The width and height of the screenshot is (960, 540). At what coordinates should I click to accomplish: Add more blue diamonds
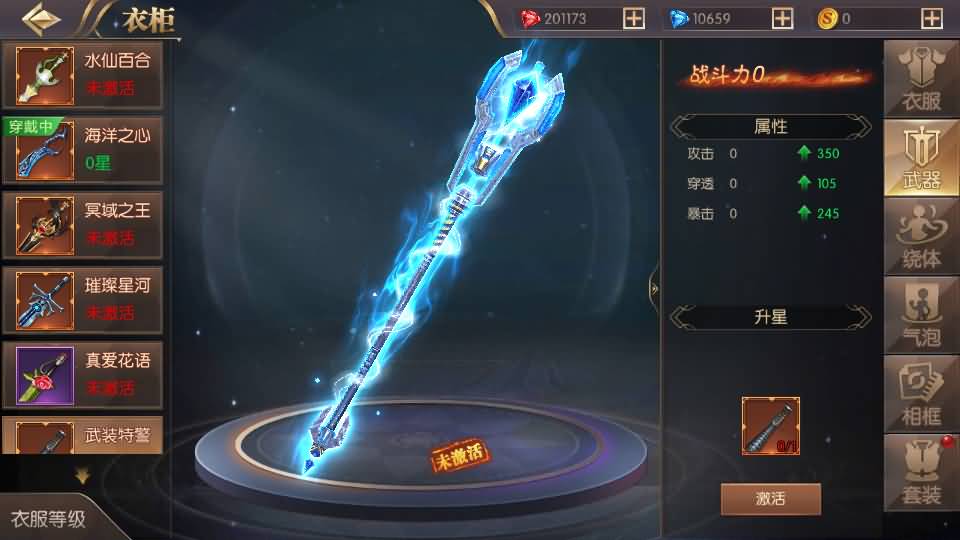(x=783, y=18)
